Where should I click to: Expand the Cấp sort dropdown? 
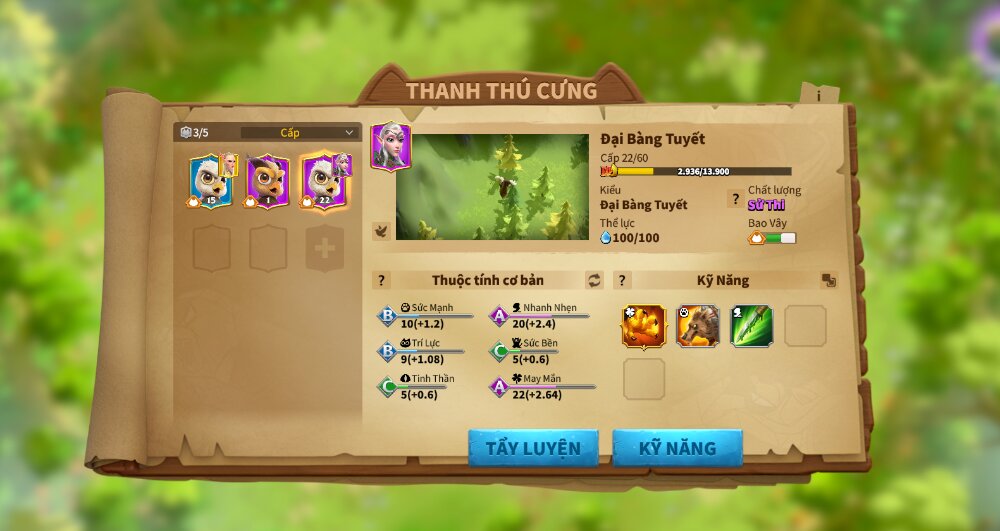300,132
